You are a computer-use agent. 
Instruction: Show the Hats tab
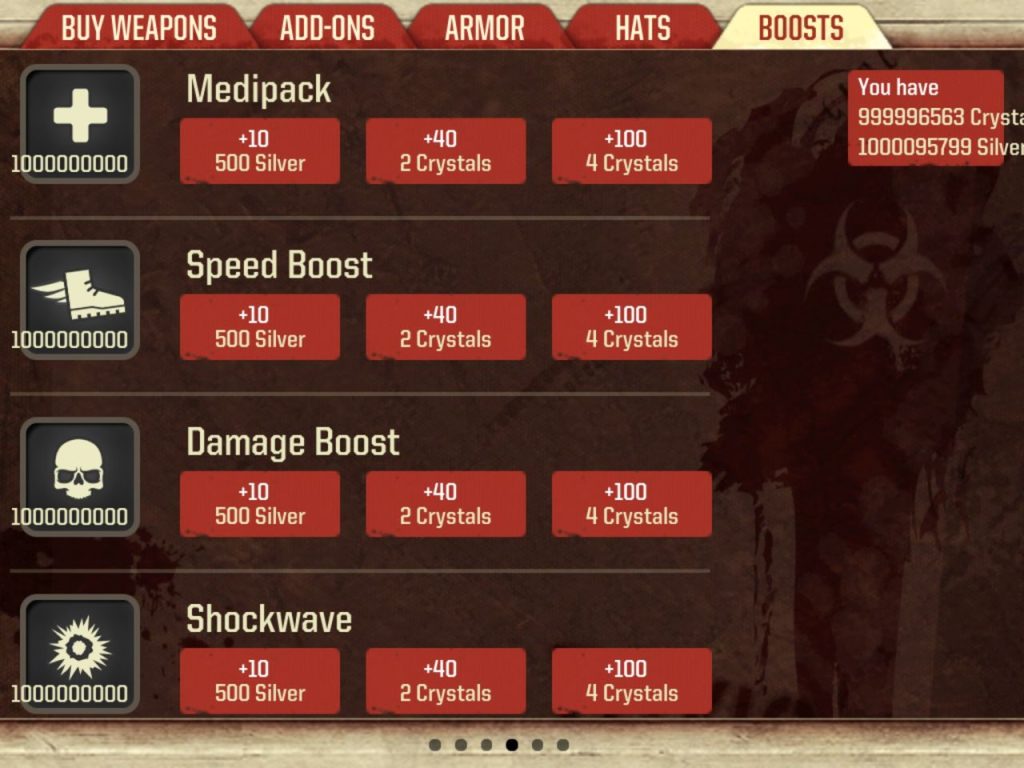(642, 27)
